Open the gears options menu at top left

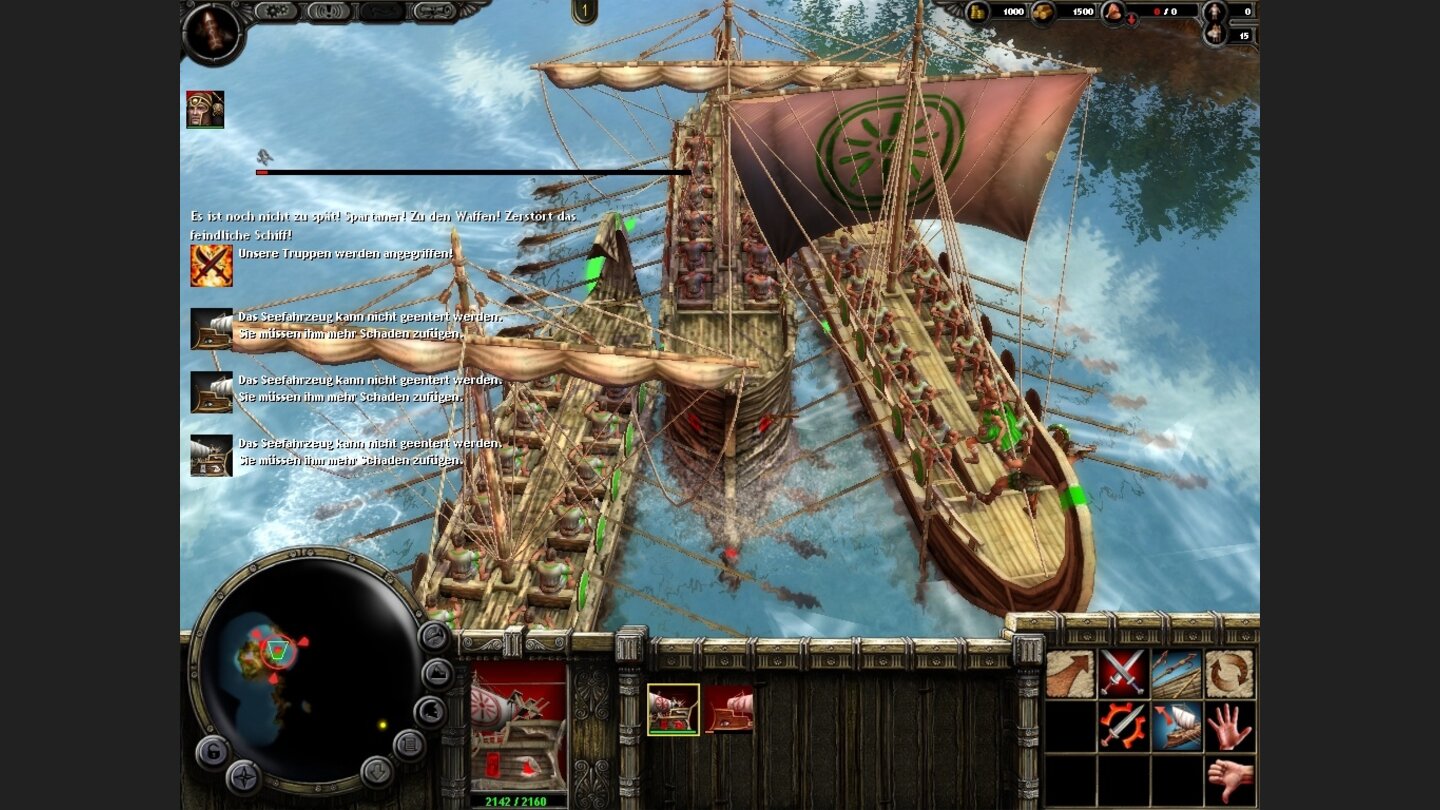tap(276, 12)
